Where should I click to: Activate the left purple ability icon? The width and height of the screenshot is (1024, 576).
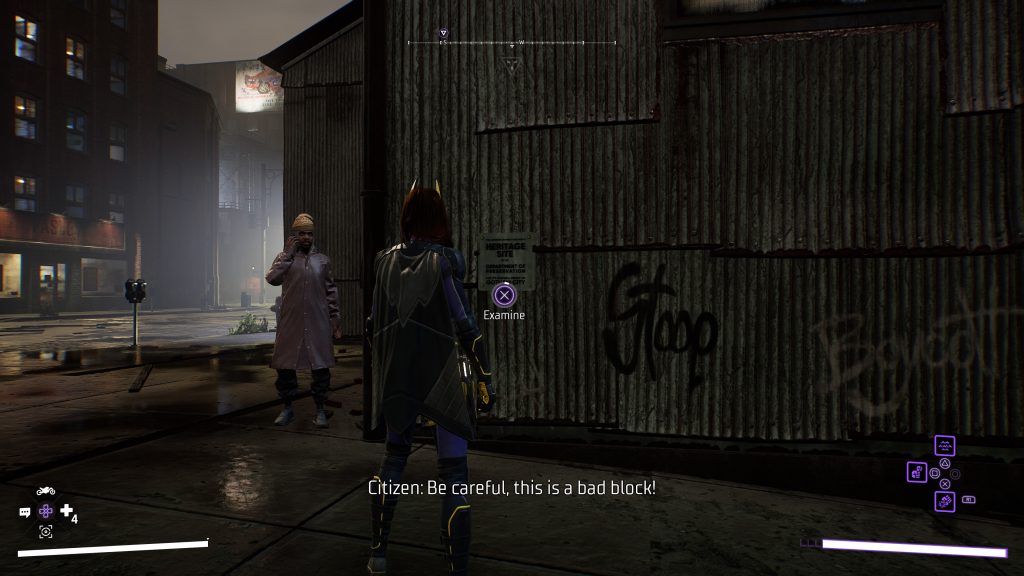click(x=917, y=471)
